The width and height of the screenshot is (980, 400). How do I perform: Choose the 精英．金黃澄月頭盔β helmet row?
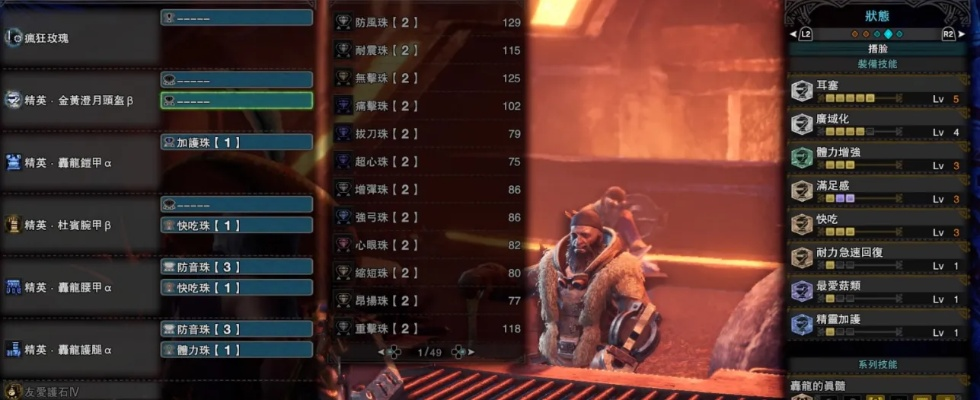pos(80,99)
